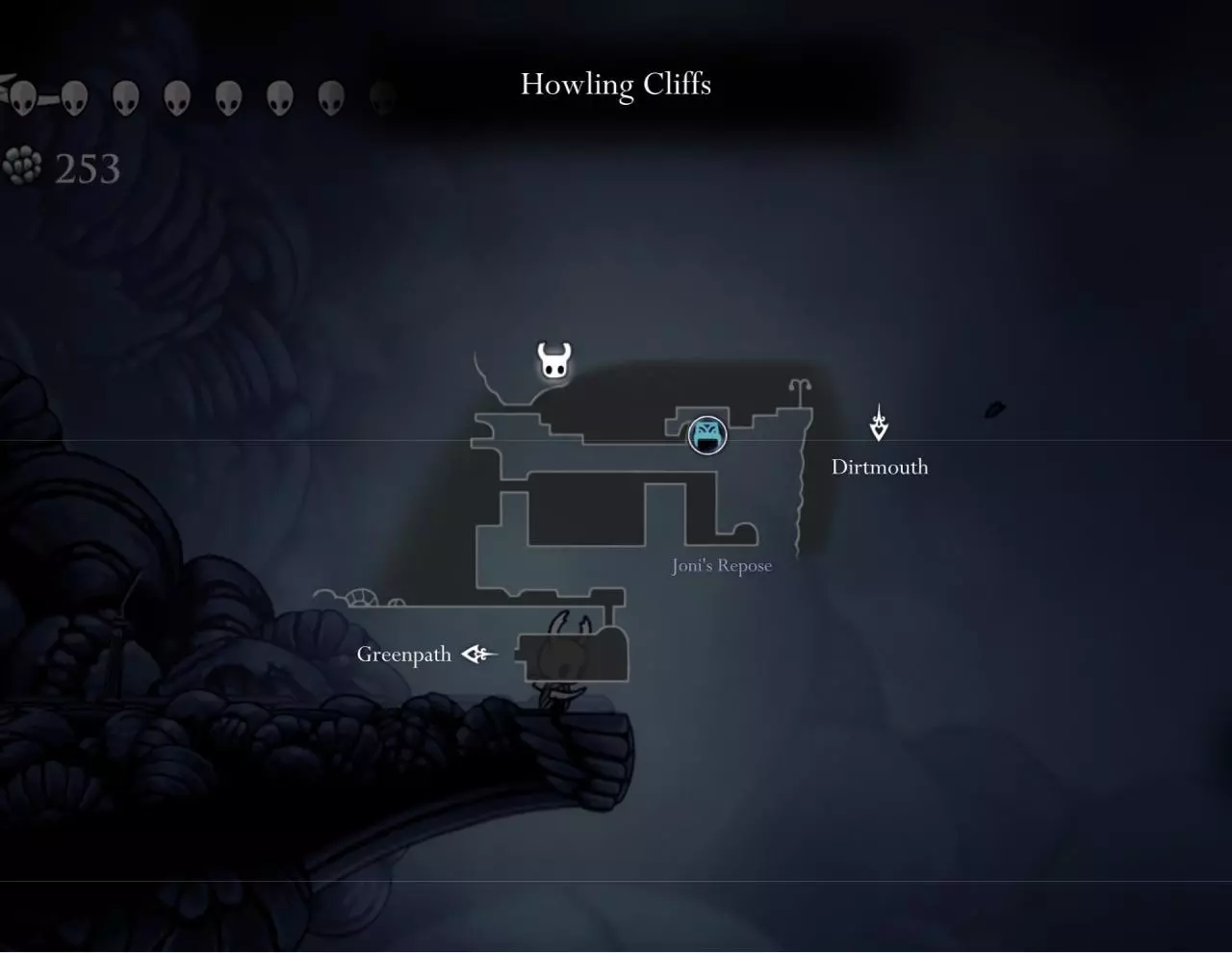Screen dimensions: 1232x953
Task: Choose the Greenpath exit arrow marker
Action: (x=478, y=655)
